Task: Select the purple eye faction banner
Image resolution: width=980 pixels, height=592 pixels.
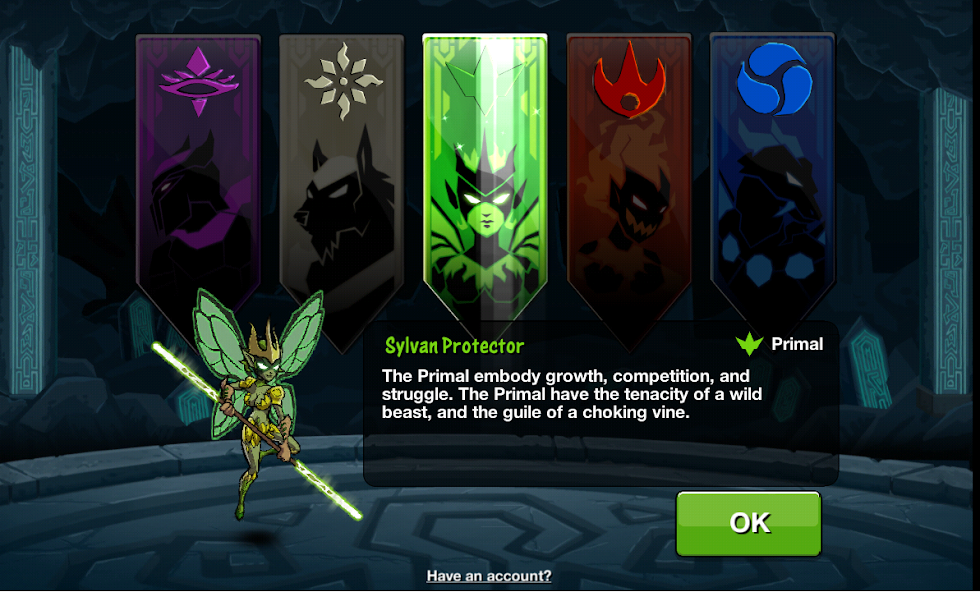Action: (198, 170)
